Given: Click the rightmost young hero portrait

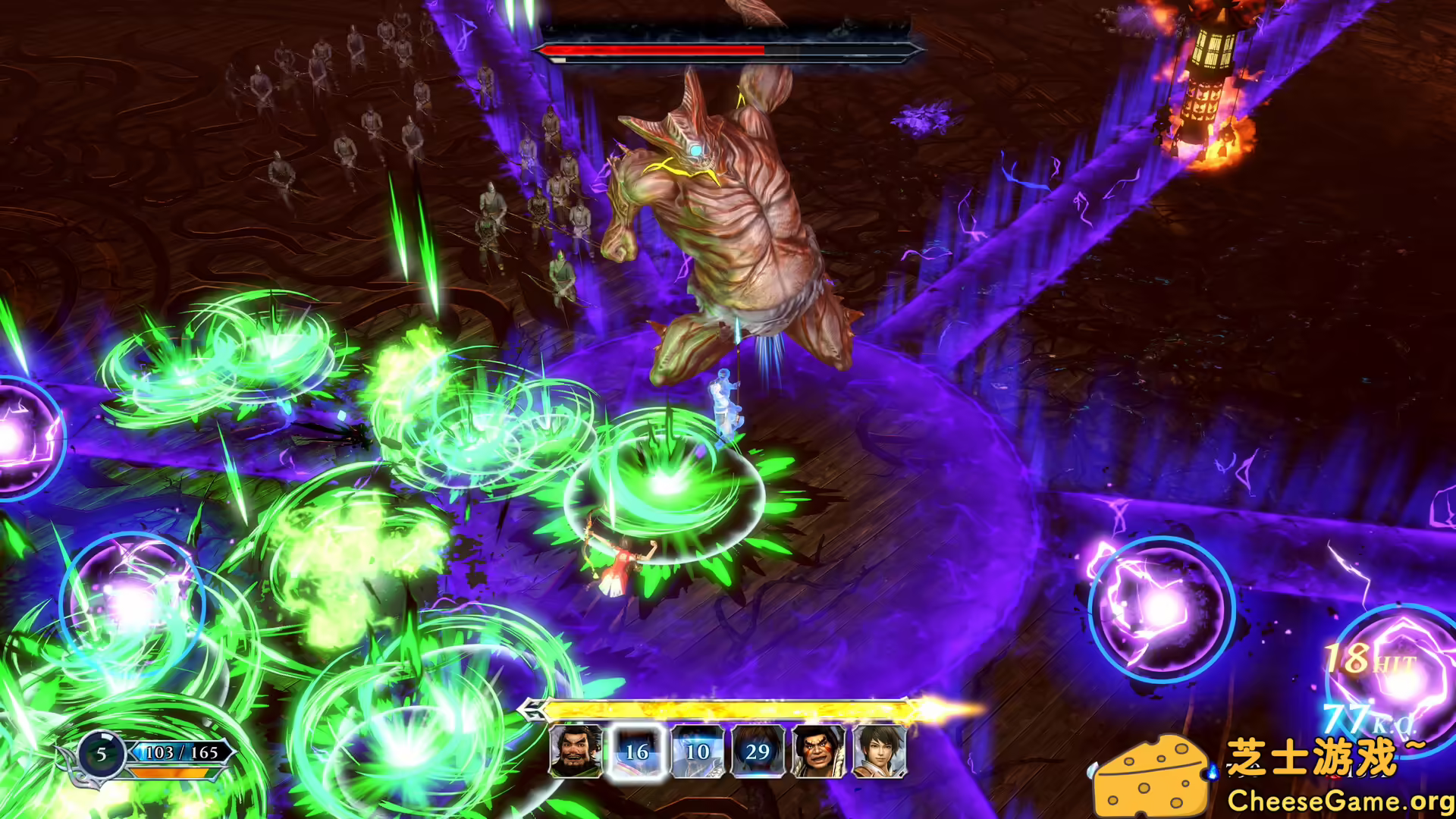Looking at the screenshot, I should pos(880,752).
